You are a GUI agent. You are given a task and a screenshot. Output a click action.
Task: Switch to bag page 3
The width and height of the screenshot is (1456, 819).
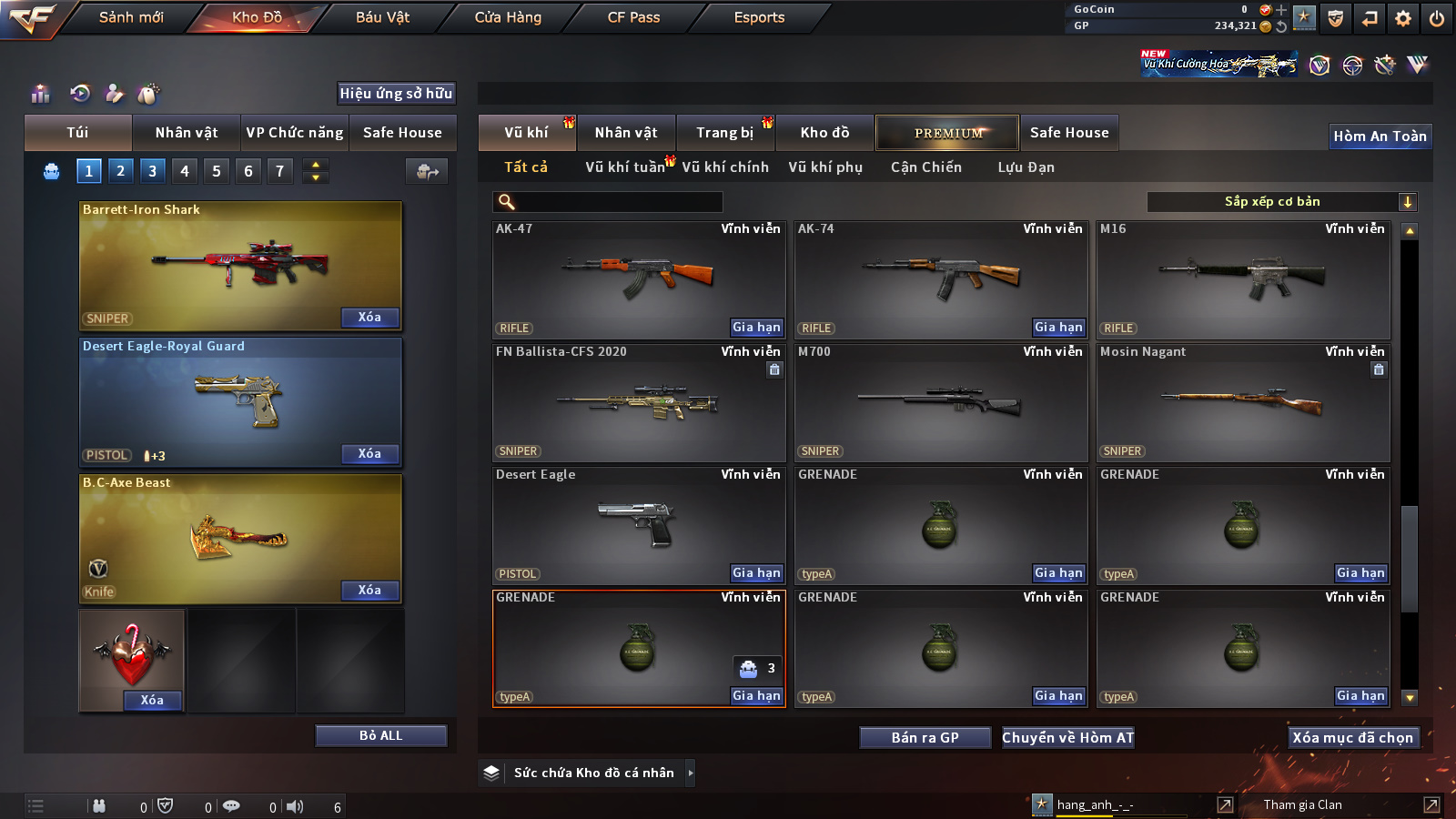click(152, 170)
